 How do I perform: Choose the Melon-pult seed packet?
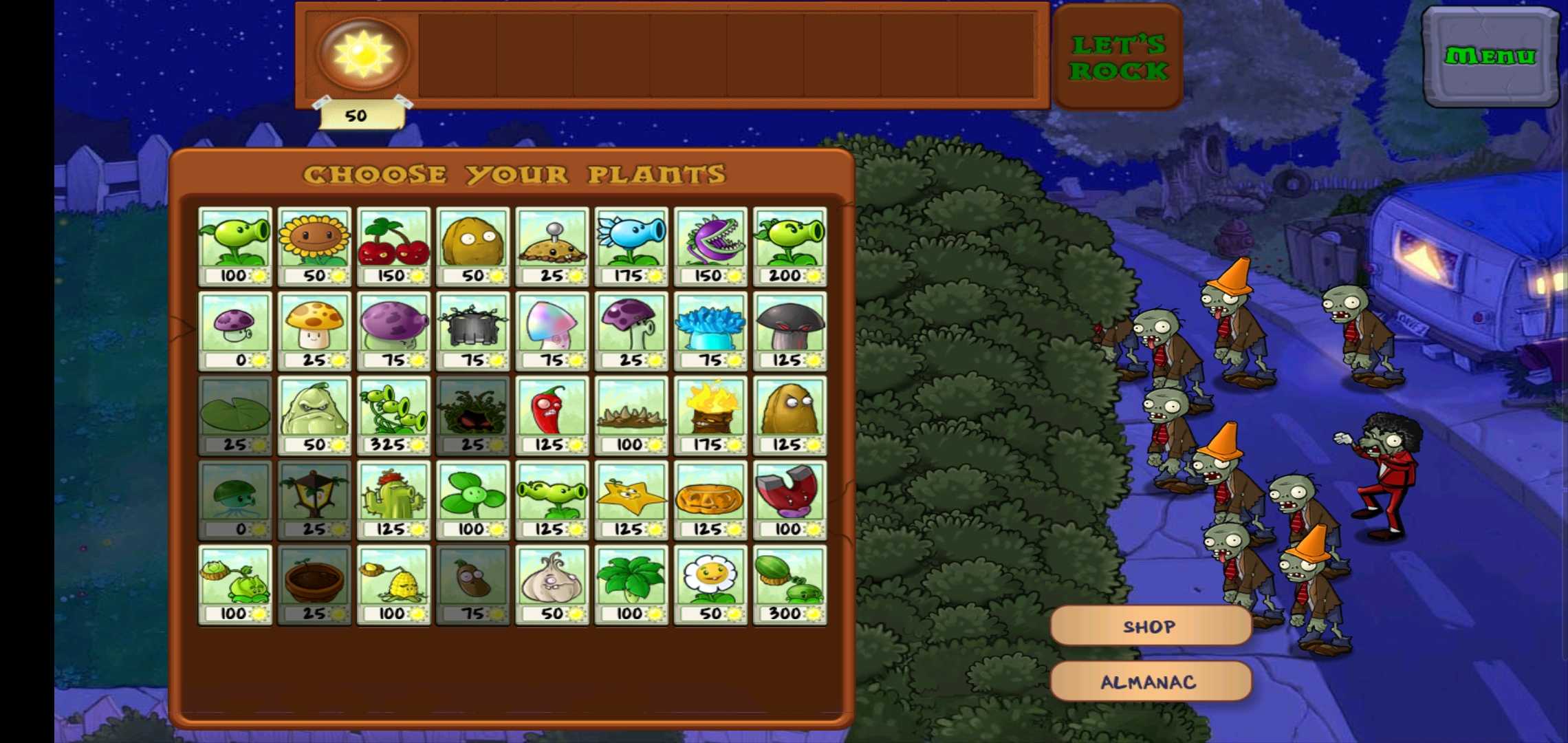(790, 585)
